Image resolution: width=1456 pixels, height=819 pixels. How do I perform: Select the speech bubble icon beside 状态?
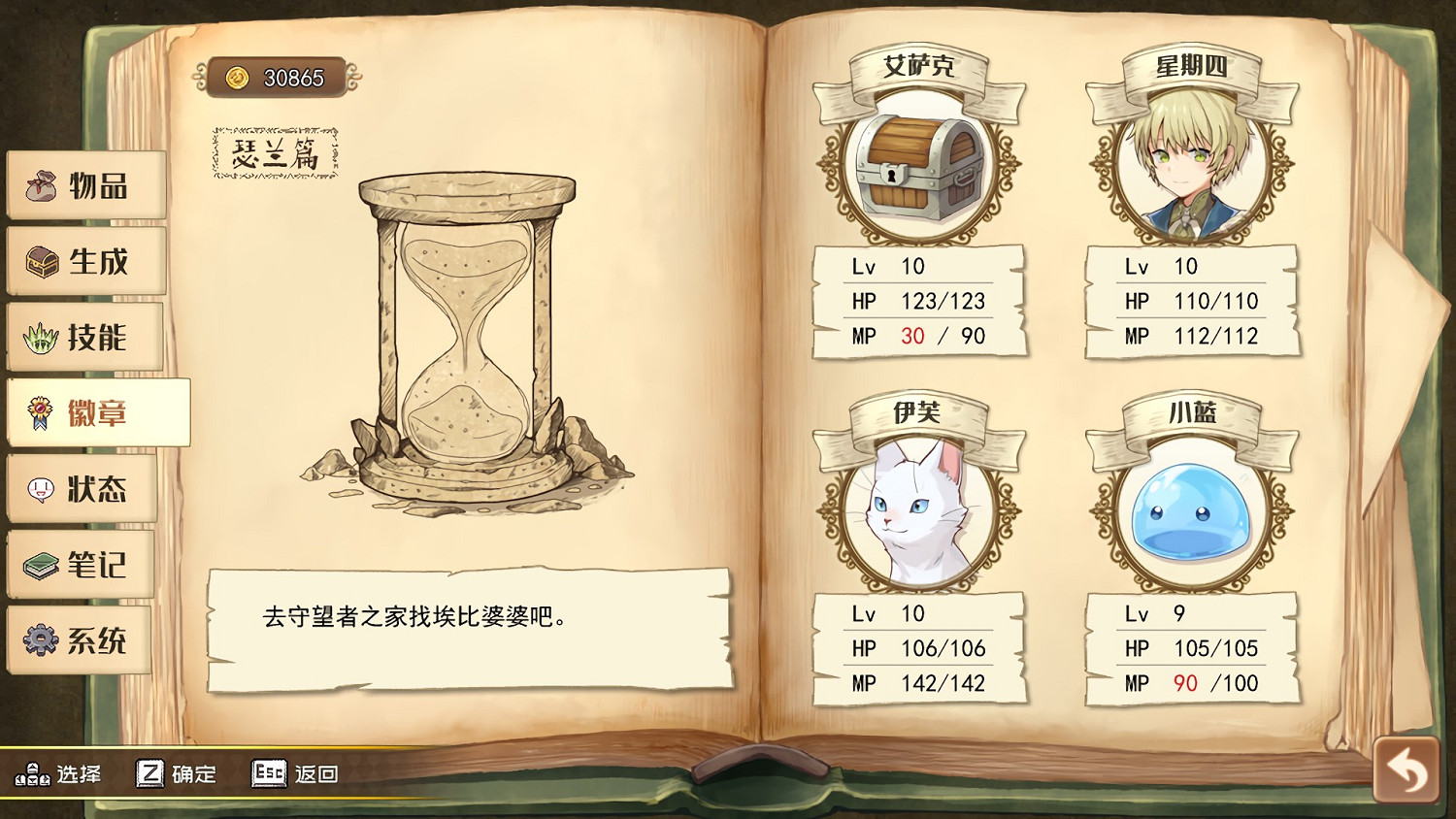click(x=40, y=490)
